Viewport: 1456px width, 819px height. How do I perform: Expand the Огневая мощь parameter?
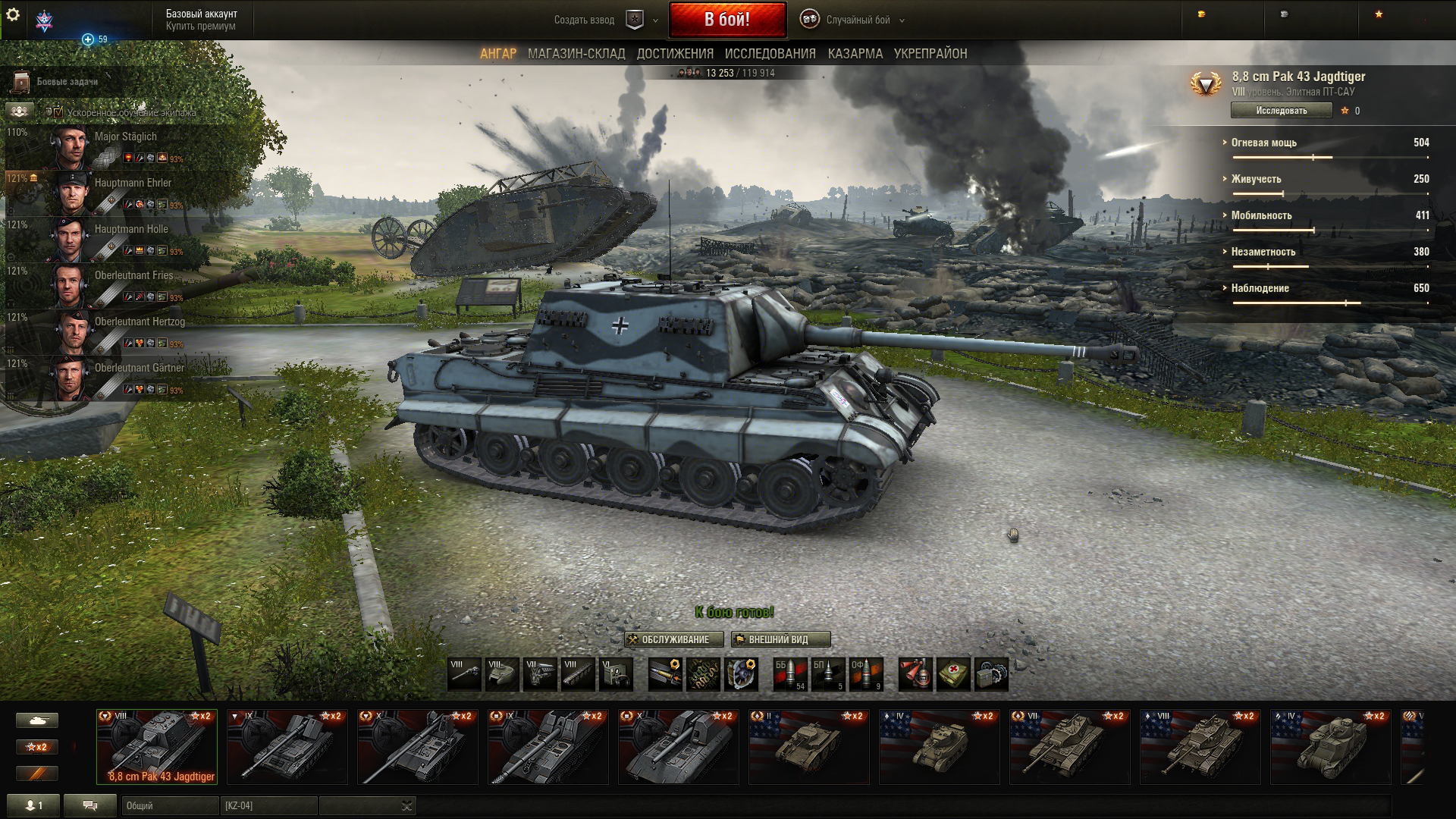click(1263, 143)
